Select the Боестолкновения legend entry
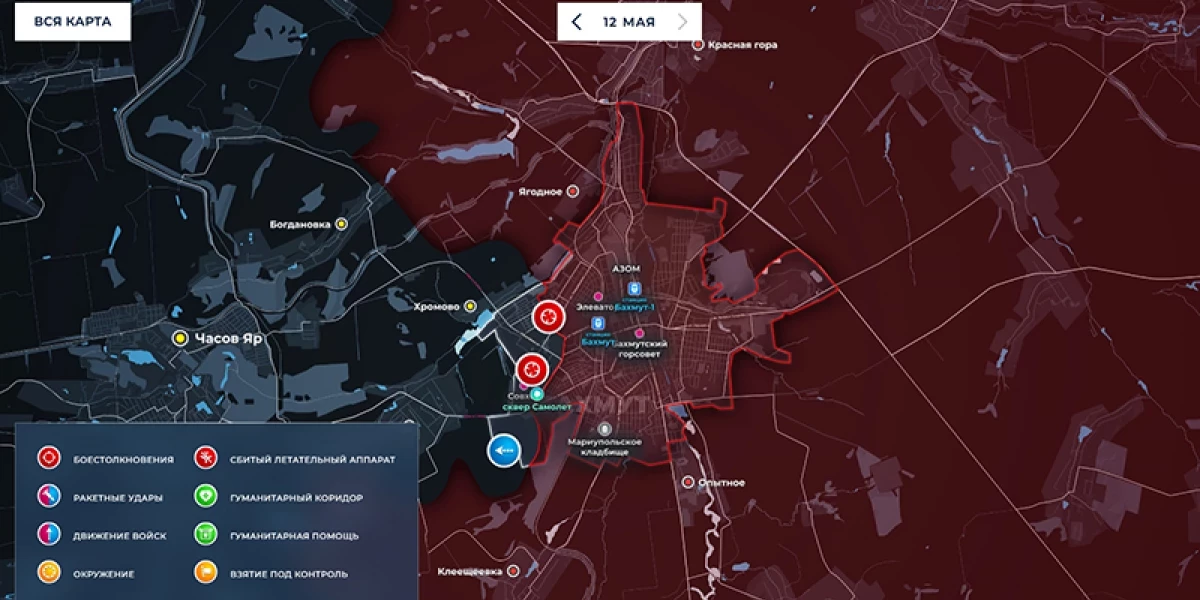Image resolution: width=1200 pixels, height=600 pixels. (x=50, y=459)
